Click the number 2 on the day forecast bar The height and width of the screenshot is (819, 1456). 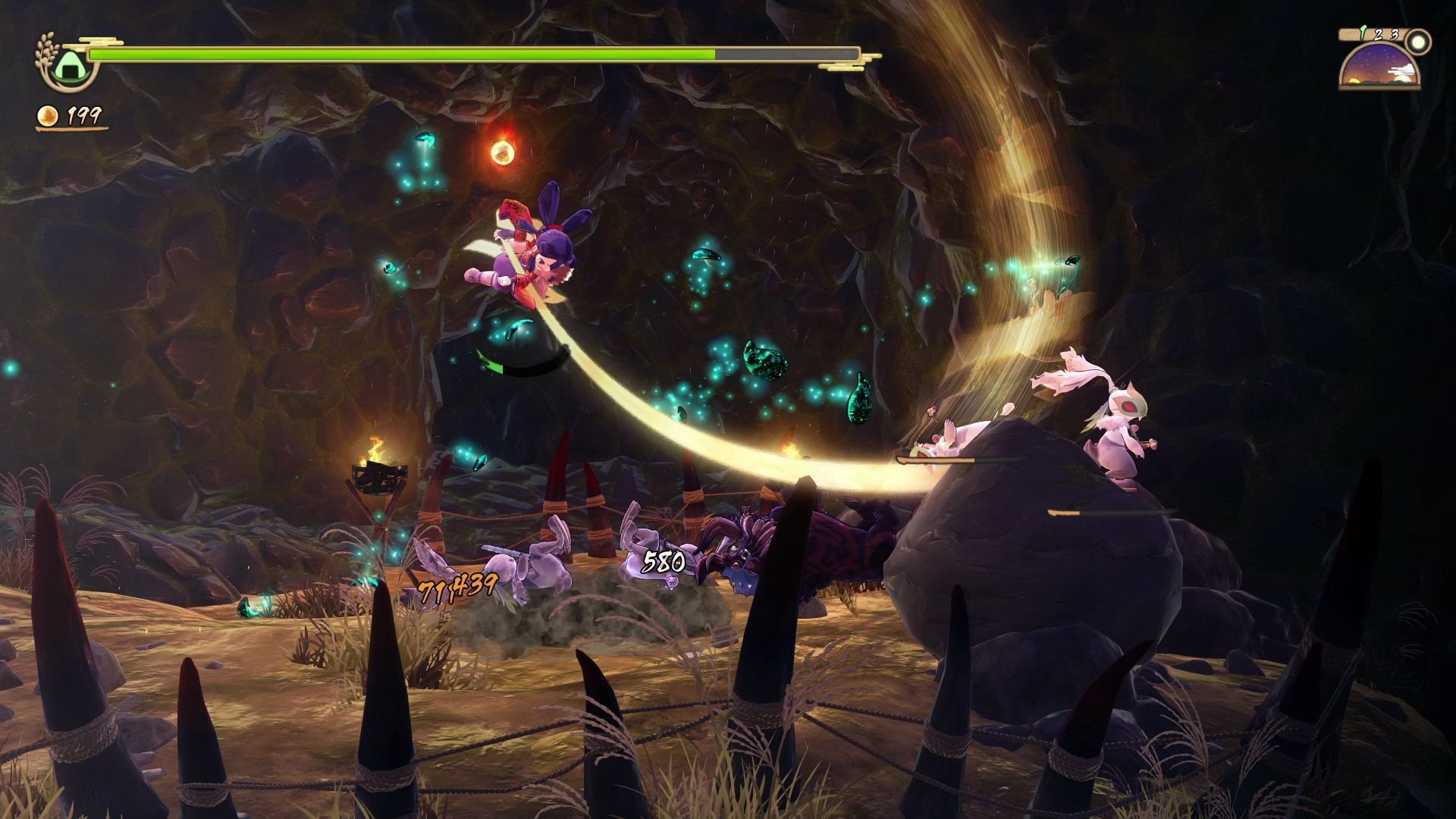point(1379,35)
